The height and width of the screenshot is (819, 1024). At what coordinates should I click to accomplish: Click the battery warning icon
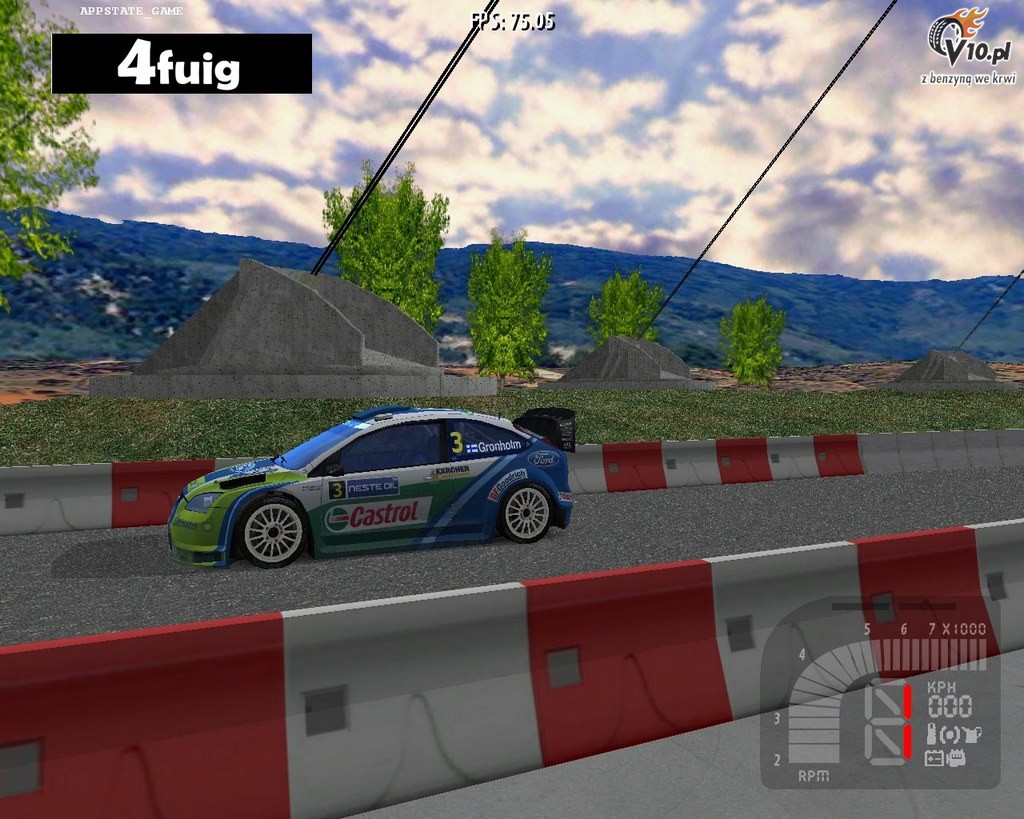[933, 758]
